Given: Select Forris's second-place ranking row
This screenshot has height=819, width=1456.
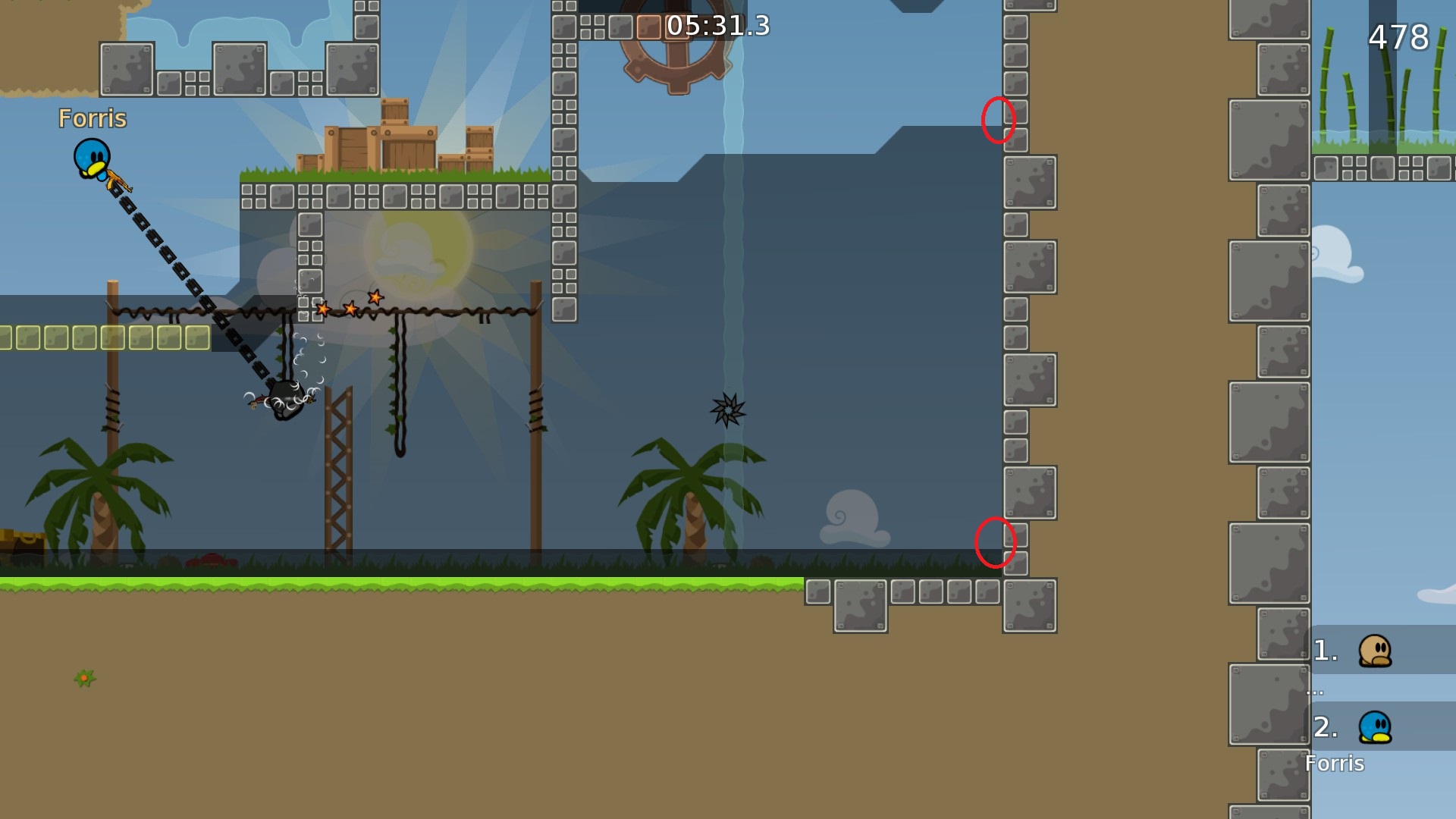Looking at the screenshot, I should 1379,727.
